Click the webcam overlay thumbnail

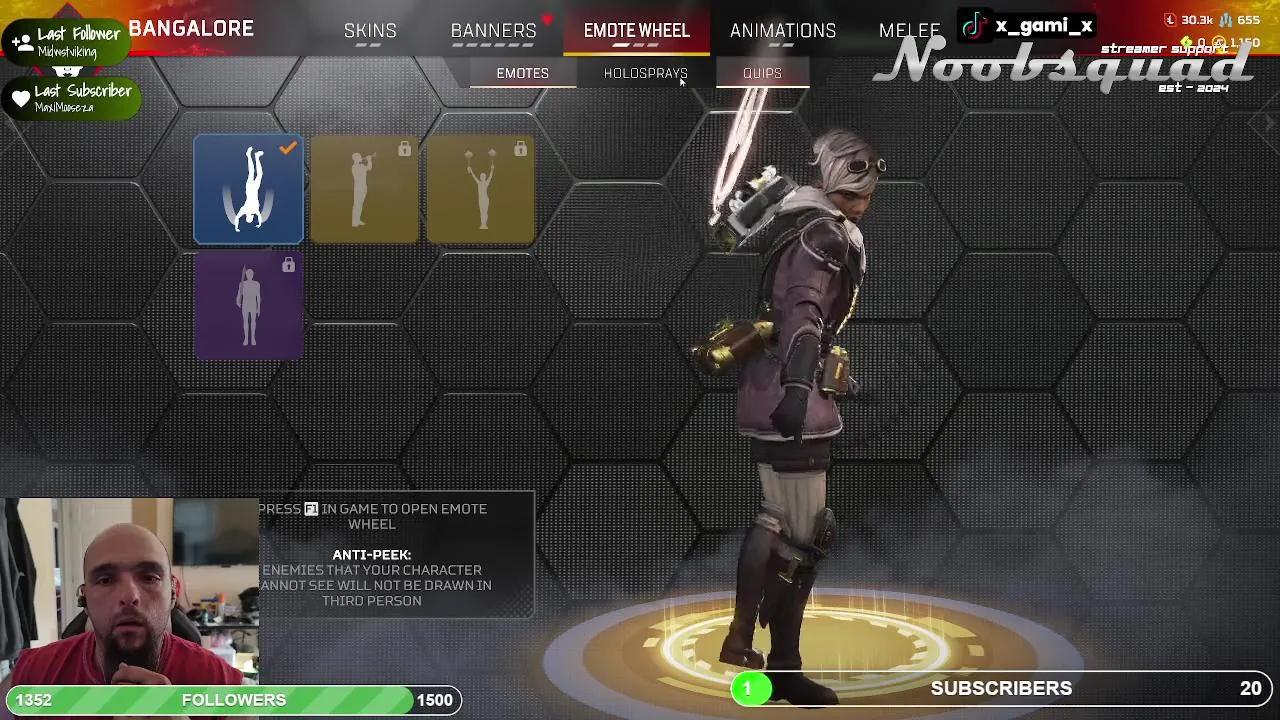point(130,590)
